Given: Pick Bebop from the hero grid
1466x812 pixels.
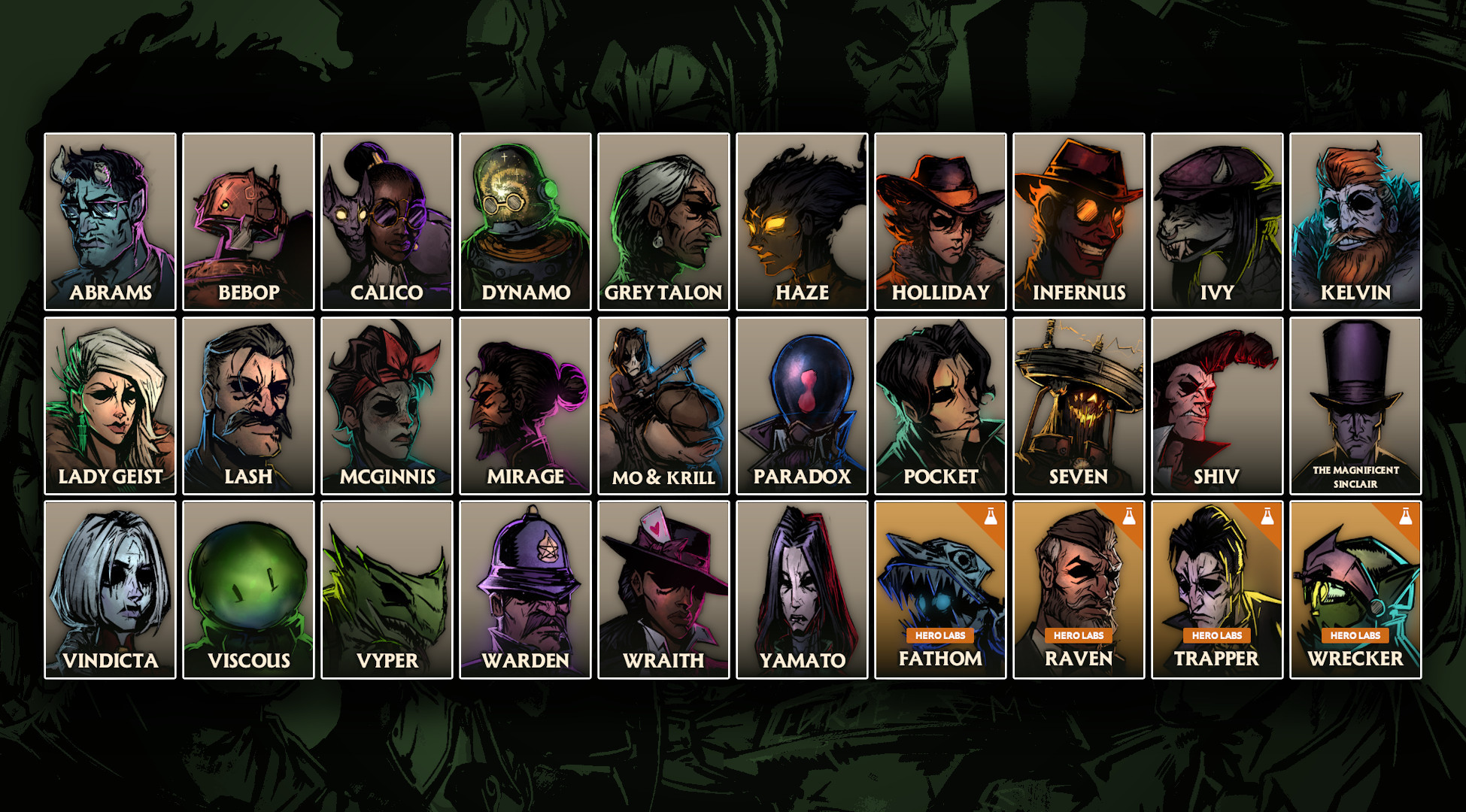Looking at the screenshot, I should point(247,218).
